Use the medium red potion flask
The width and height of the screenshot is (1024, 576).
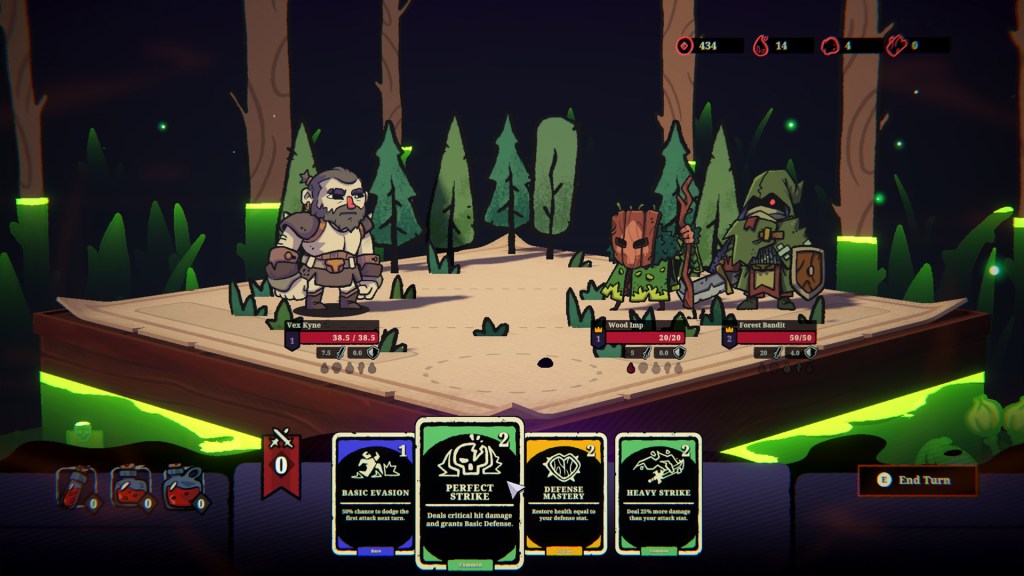point(129,488)
